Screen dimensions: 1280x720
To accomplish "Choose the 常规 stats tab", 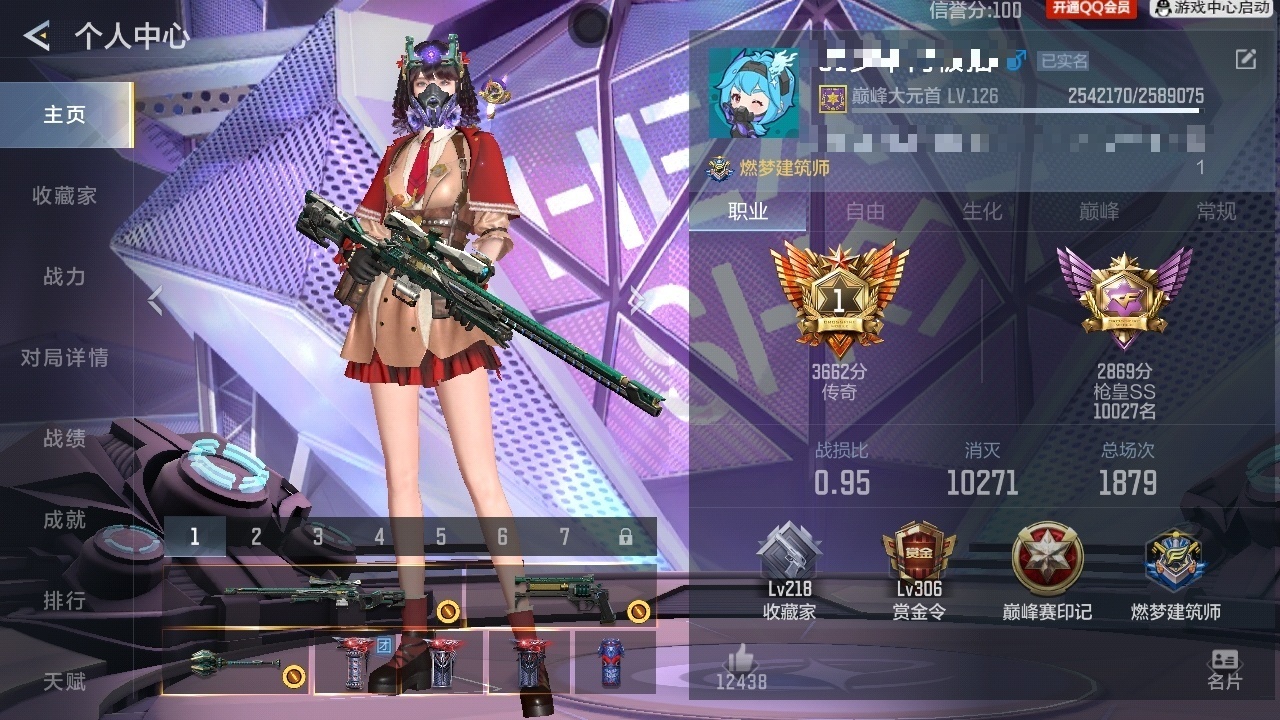I will 1216,211.
